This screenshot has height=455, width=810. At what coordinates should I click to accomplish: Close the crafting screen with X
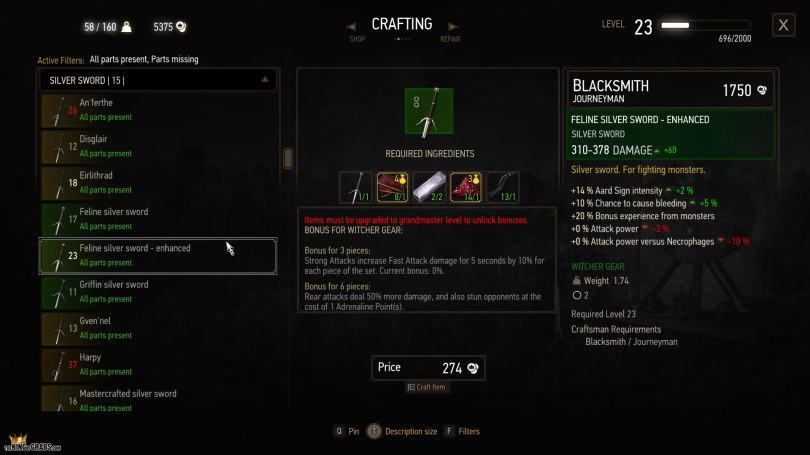pyautogui.click(x=784, y=26)
